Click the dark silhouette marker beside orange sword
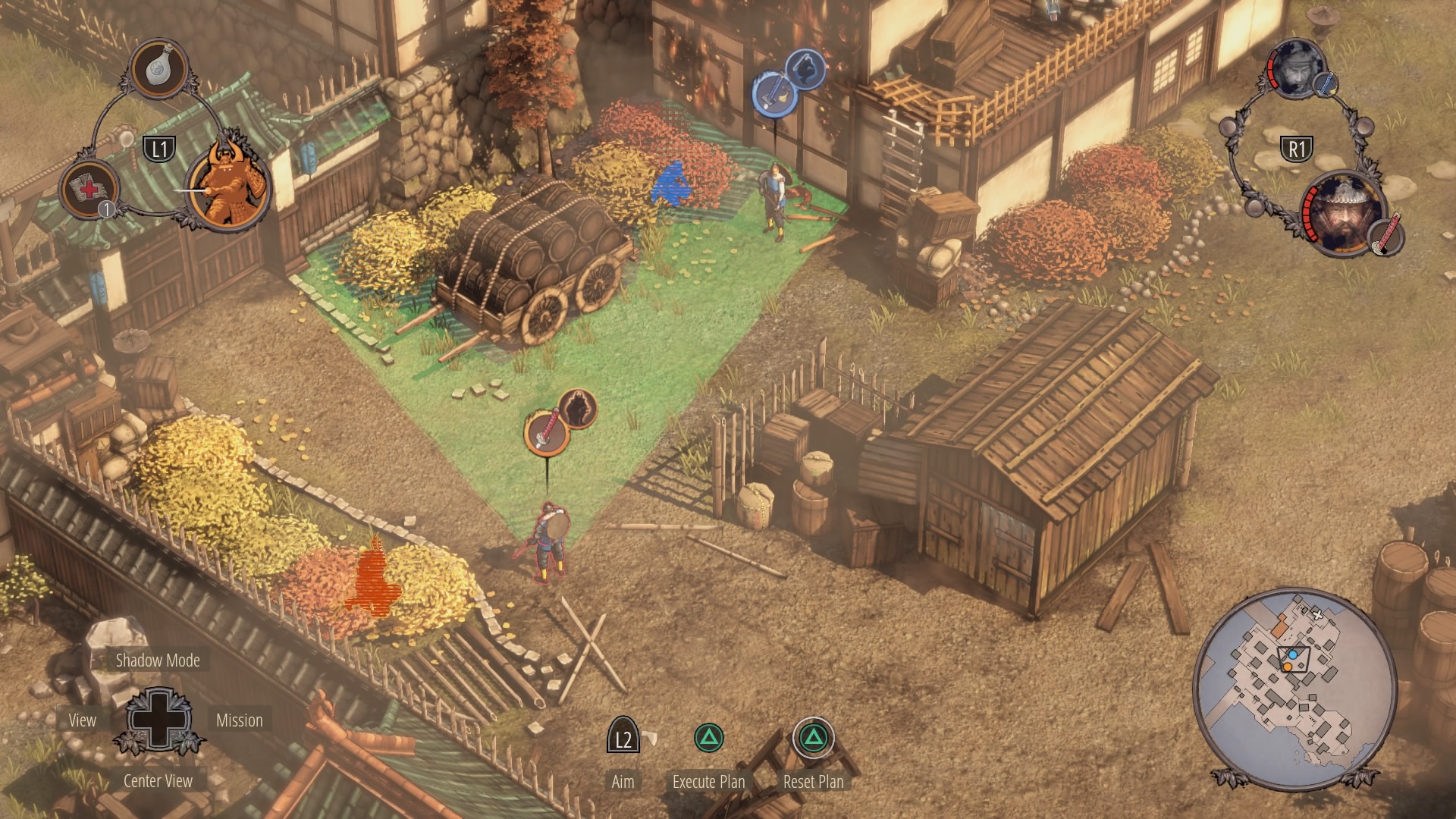The width and height of the screenshot is (1456, 819). pyautogui.click(x=578, y=409)
